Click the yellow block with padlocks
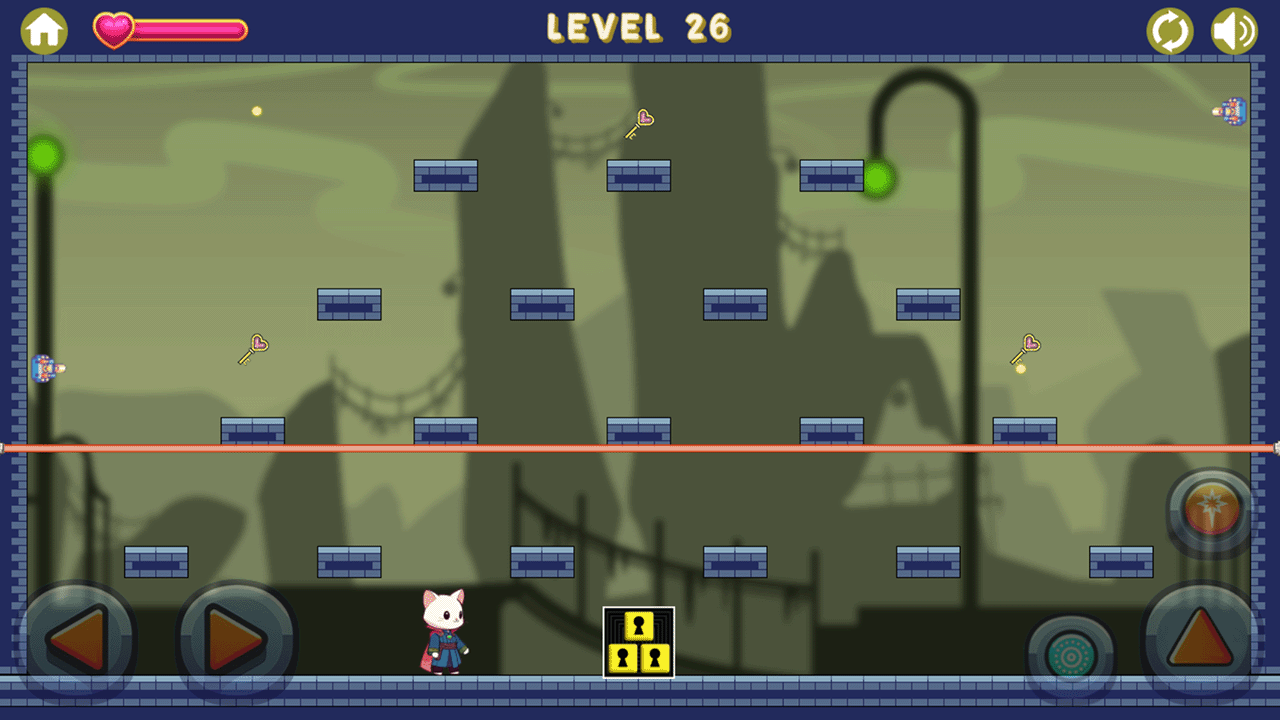 [x=639, y=643]
